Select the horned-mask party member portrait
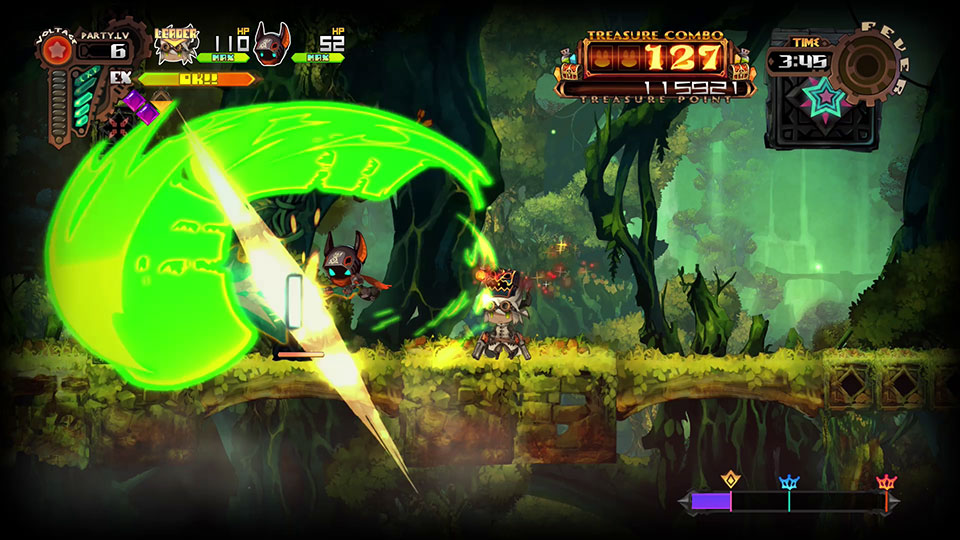 (x=270, y=44)
